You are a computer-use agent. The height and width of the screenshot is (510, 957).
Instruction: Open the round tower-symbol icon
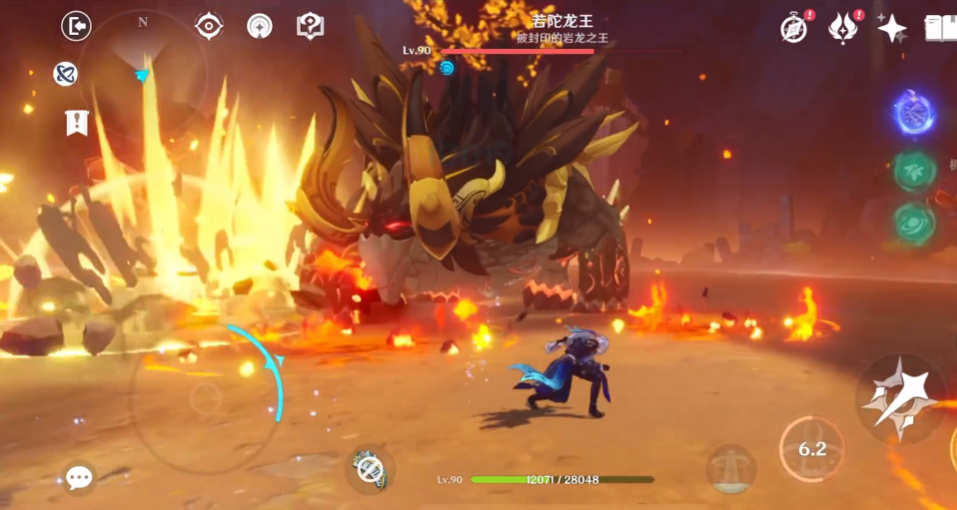[x=259, y=26]
